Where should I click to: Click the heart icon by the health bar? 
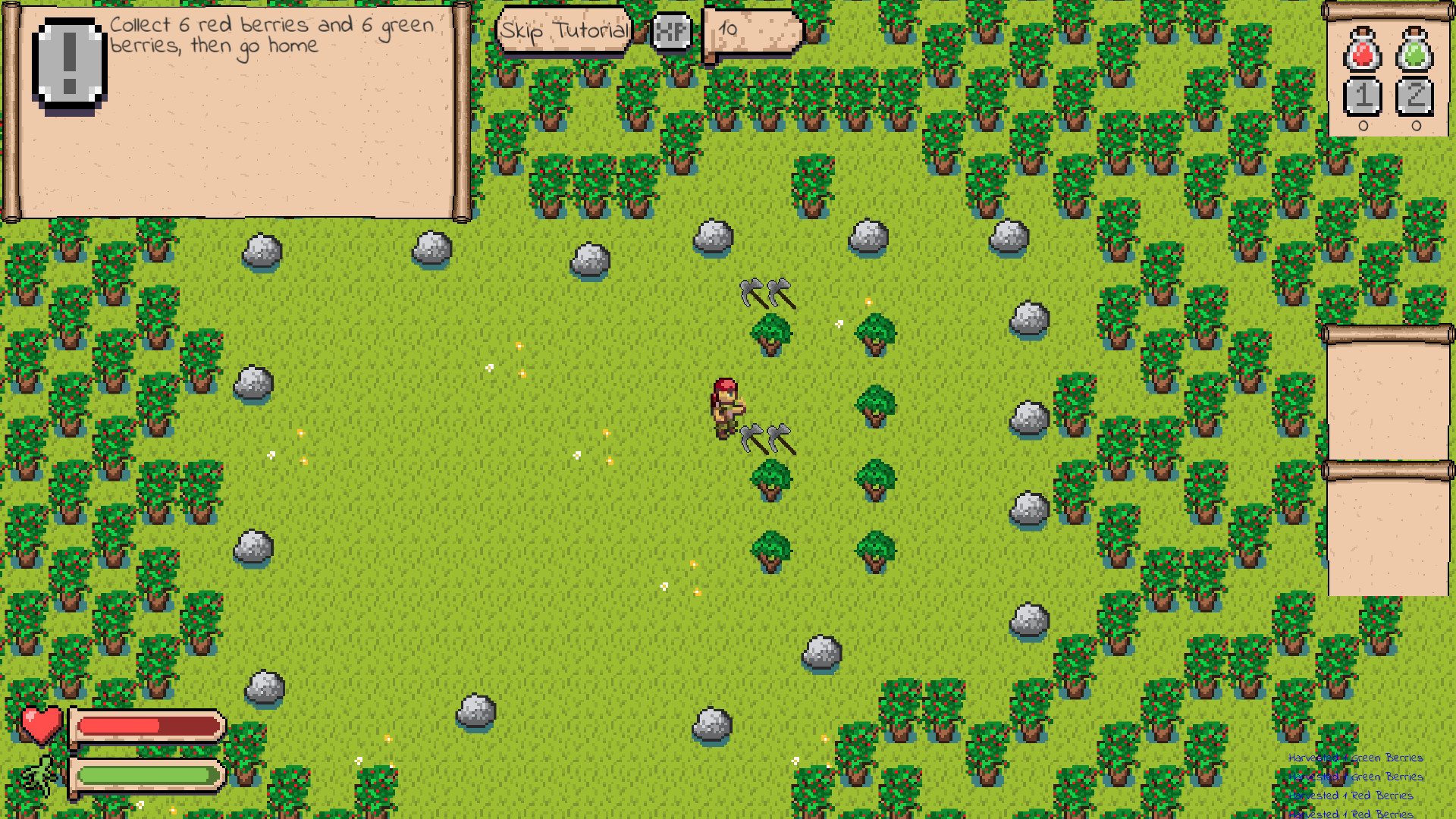[42, 726]
